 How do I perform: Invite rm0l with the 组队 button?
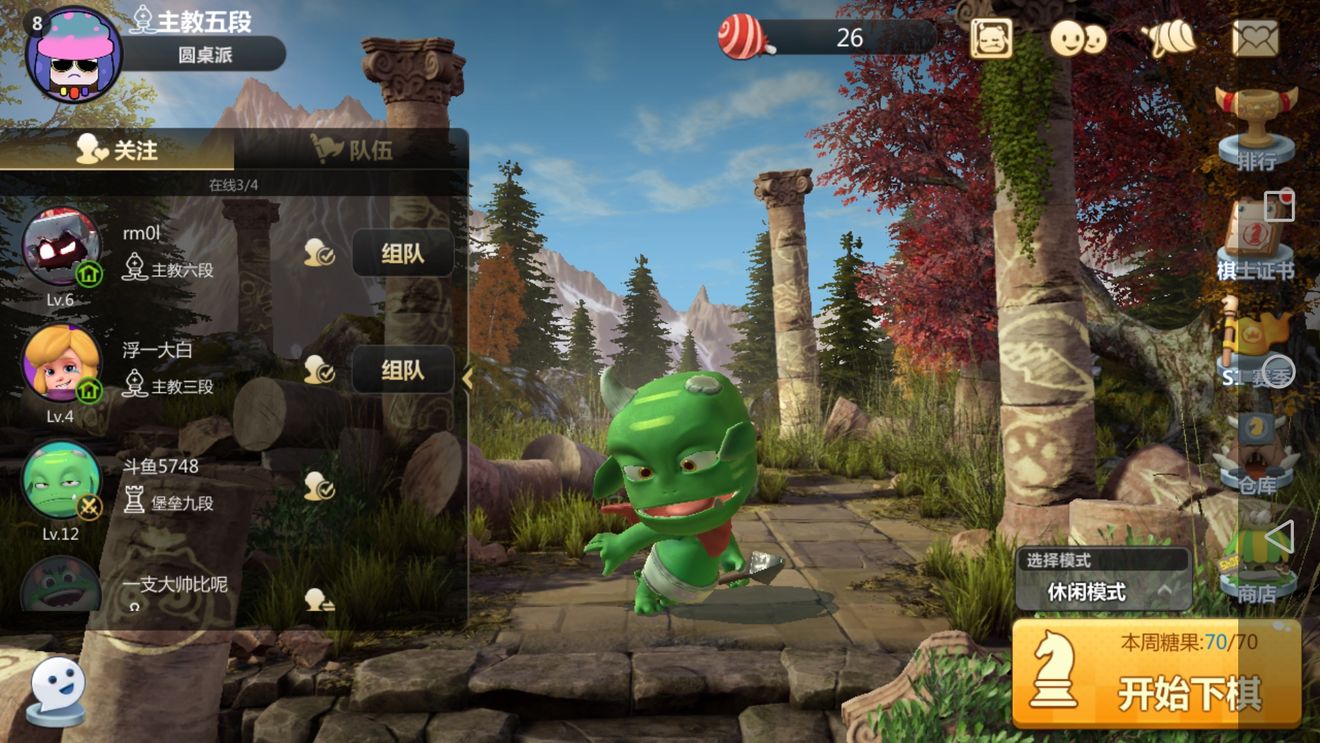402,253
